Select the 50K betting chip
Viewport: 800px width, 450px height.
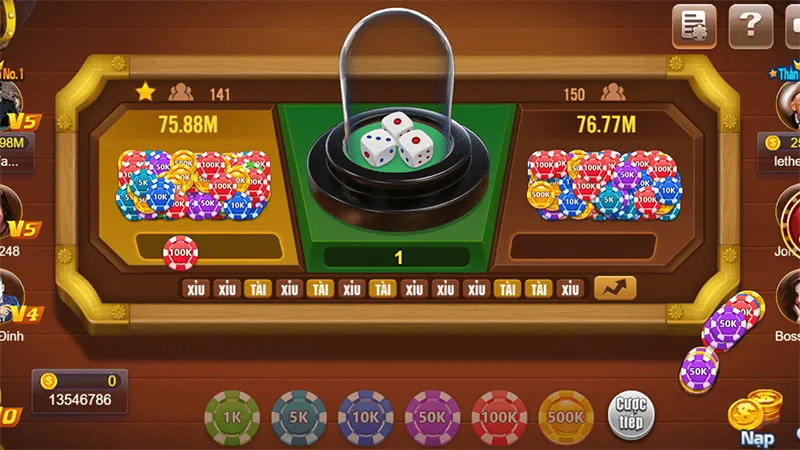pos(432,417)
